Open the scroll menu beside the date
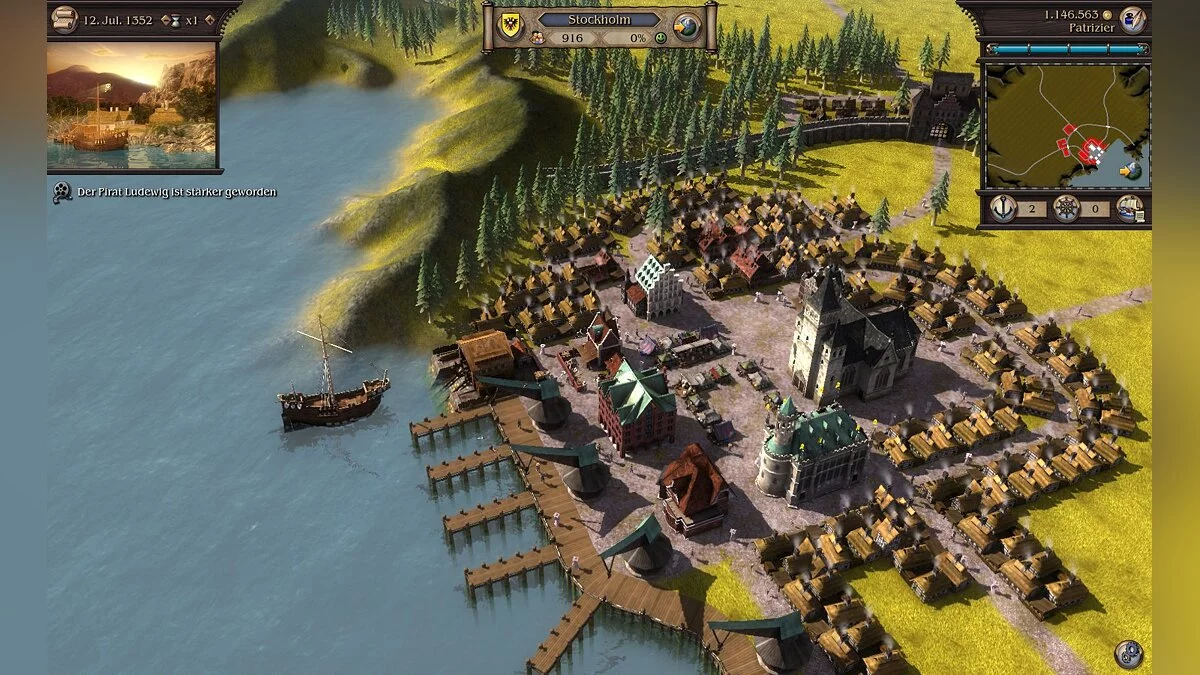This screenshot has height=675, width=1200. pos(64,19)
